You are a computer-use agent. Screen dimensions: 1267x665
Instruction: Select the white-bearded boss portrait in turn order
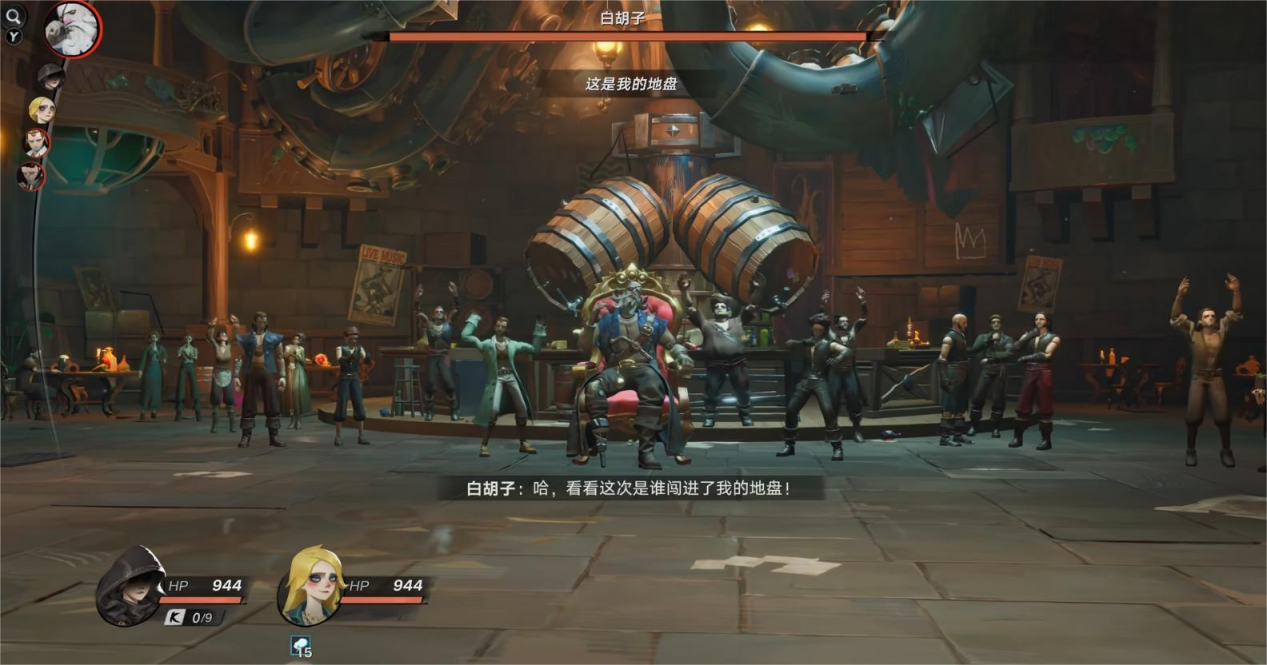click(x=72, y=28)
